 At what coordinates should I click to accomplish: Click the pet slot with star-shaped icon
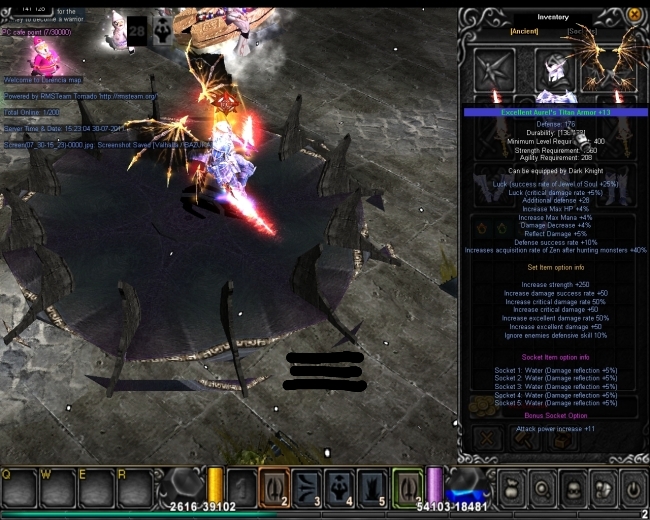493,69
